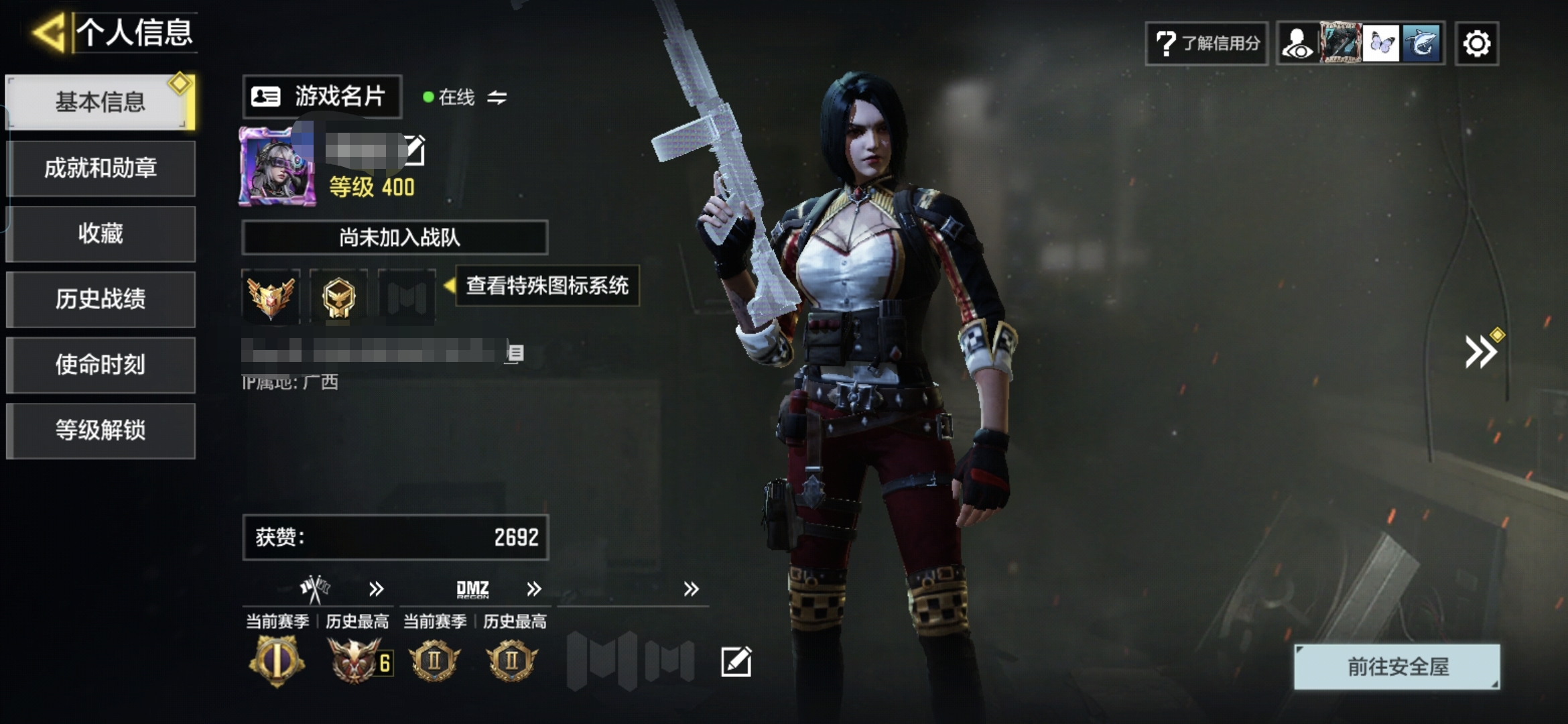Open 了解信用分 credit score help
Screen dimensions: 1568x724
tap(1206, 44)
